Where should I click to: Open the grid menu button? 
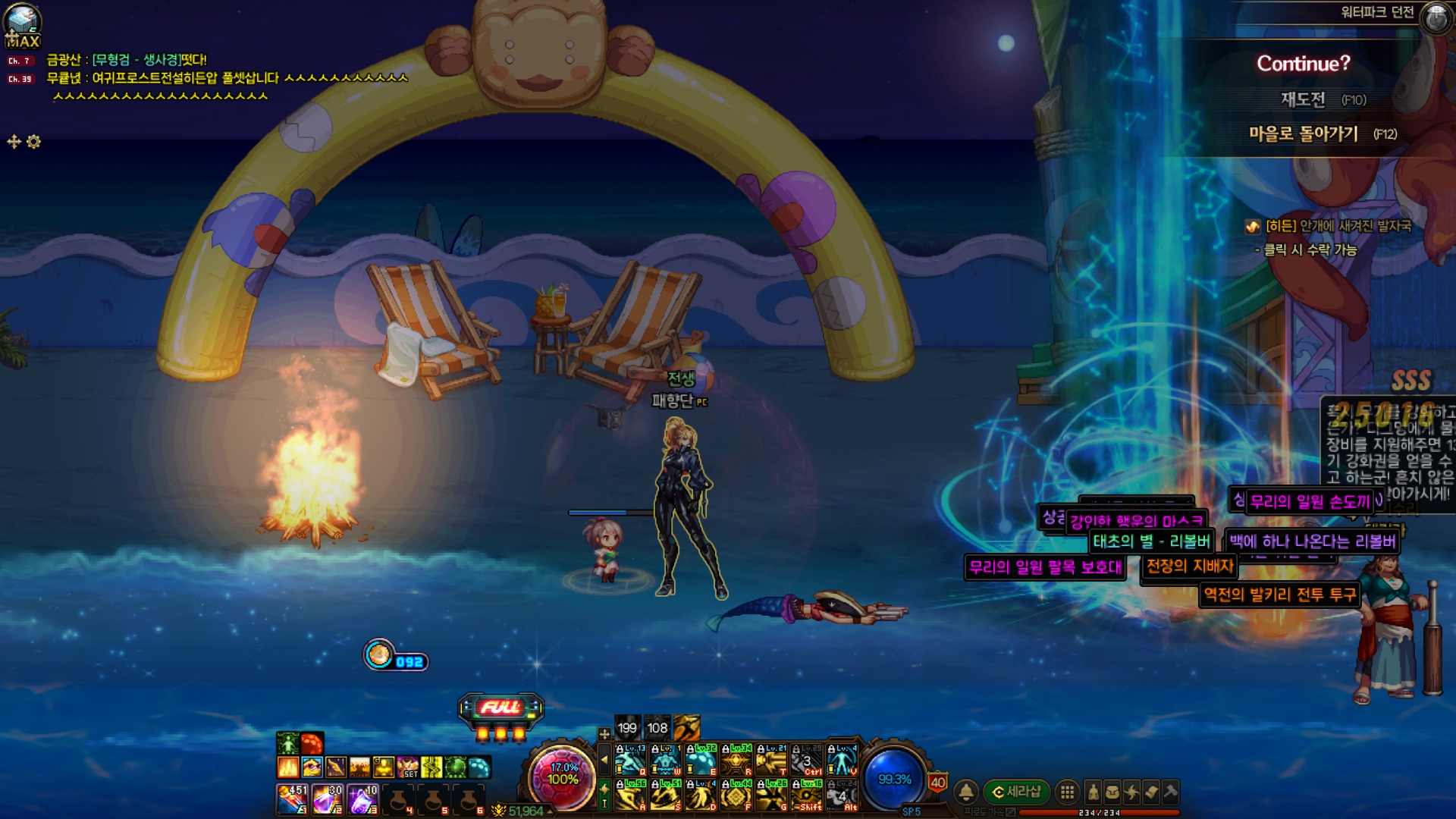coord(1067,792)
